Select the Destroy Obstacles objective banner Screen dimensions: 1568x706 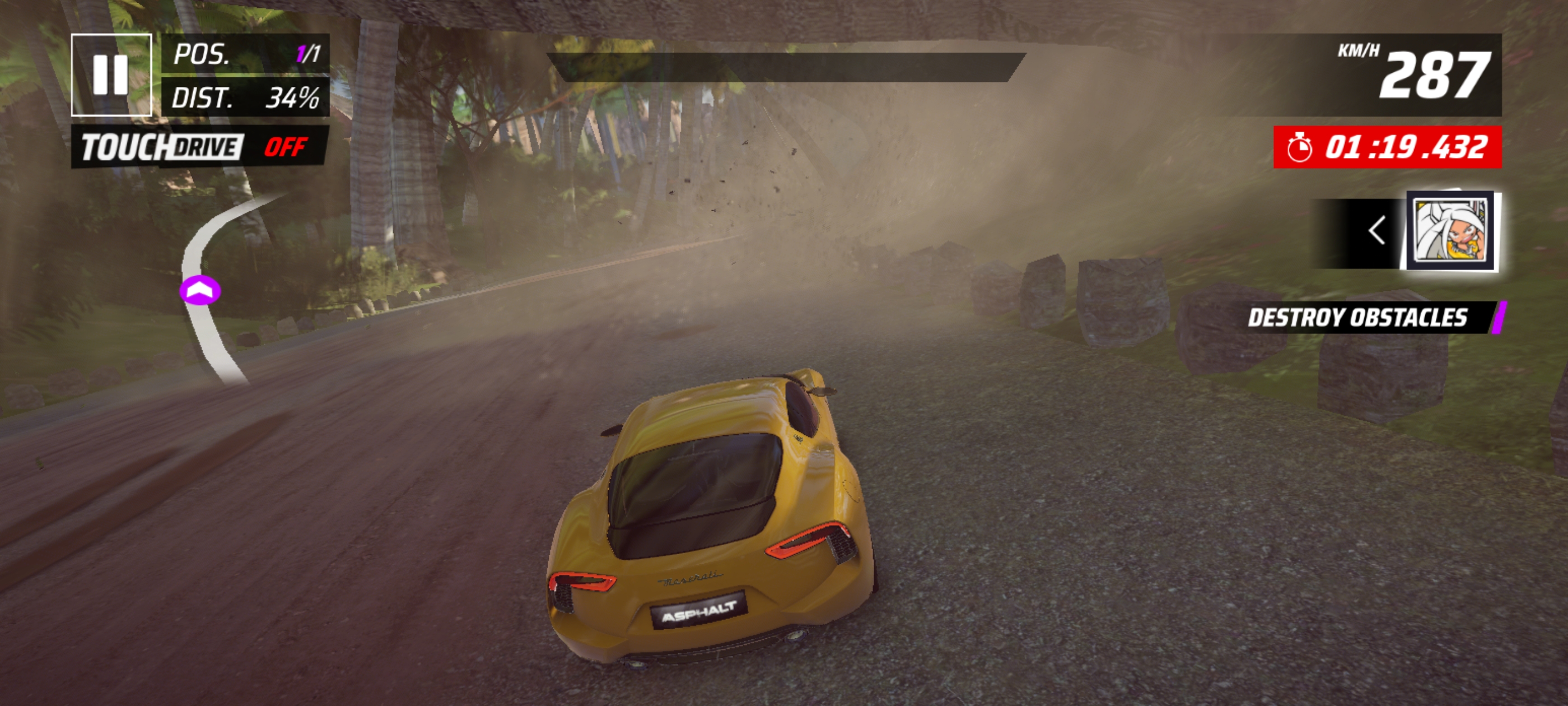coord(1364,317)
